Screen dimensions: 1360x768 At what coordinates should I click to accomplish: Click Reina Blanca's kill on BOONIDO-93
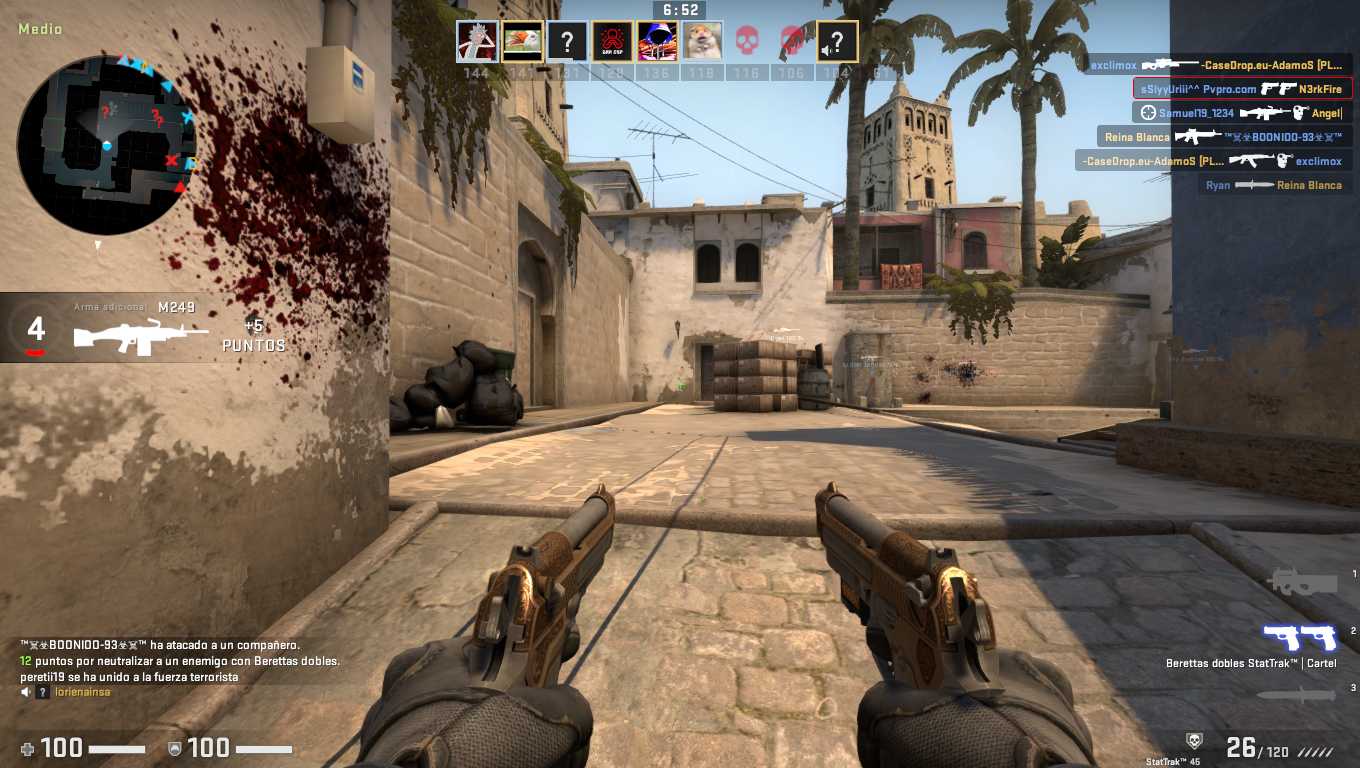[x=1224, y=137]
